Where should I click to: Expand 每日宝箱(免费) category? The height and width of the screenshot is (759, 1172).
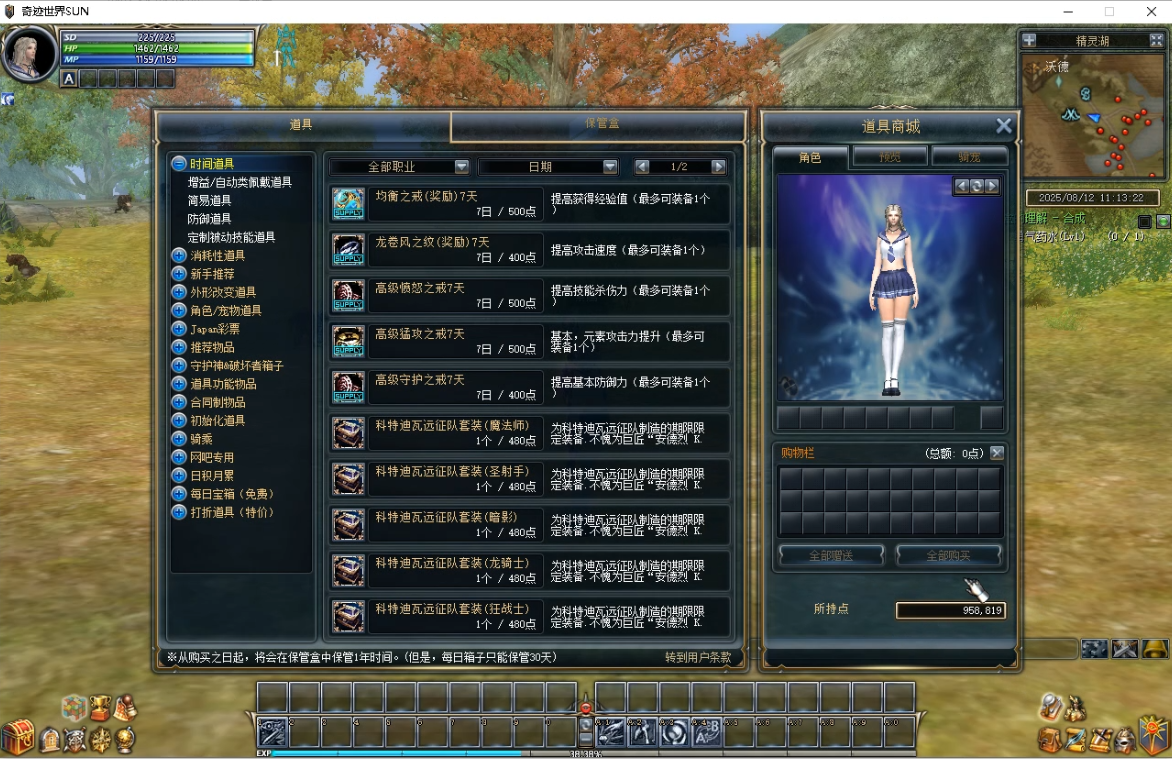point(231,494)
